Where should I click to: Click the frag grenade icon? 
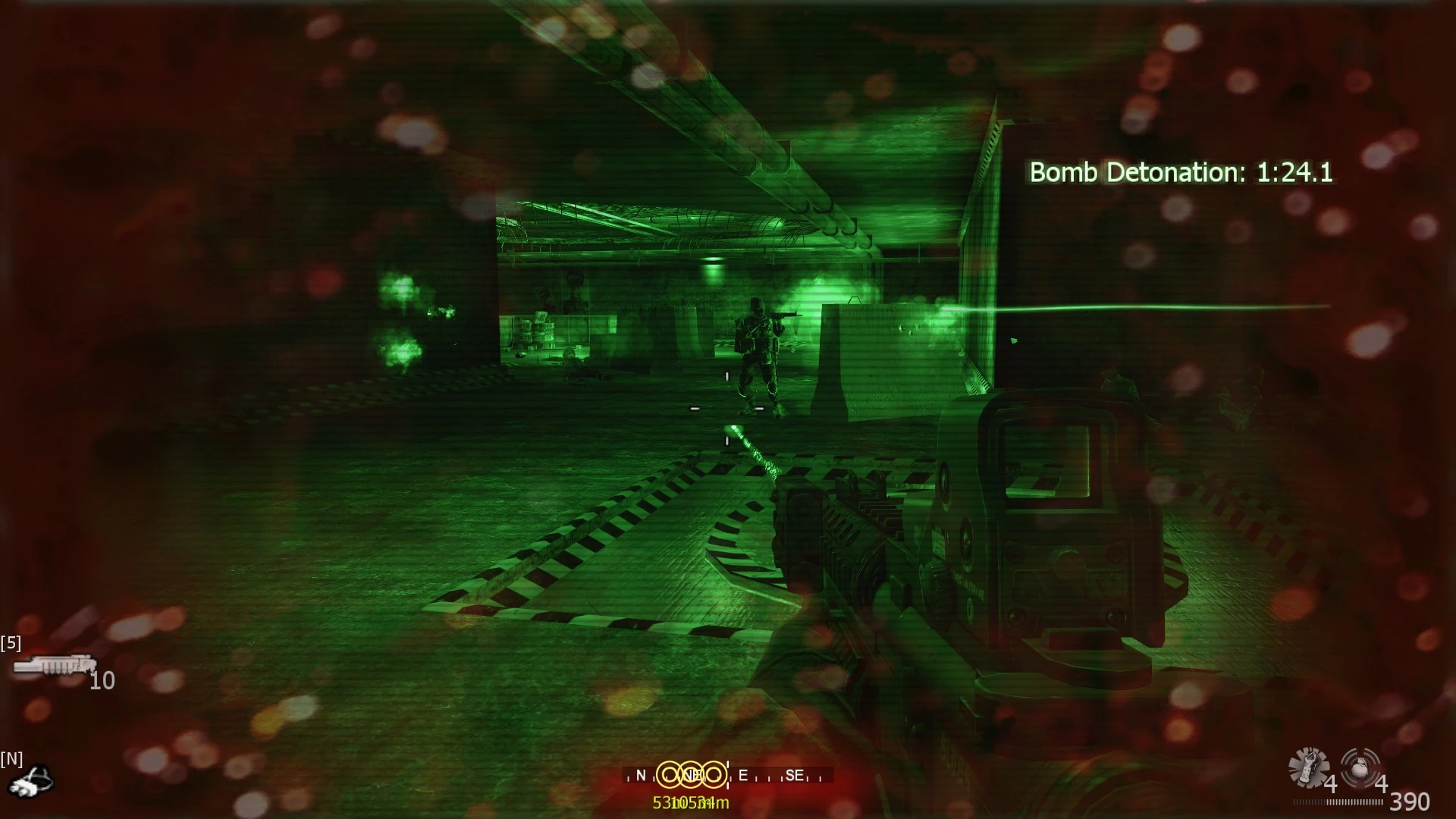(1360, 767)
